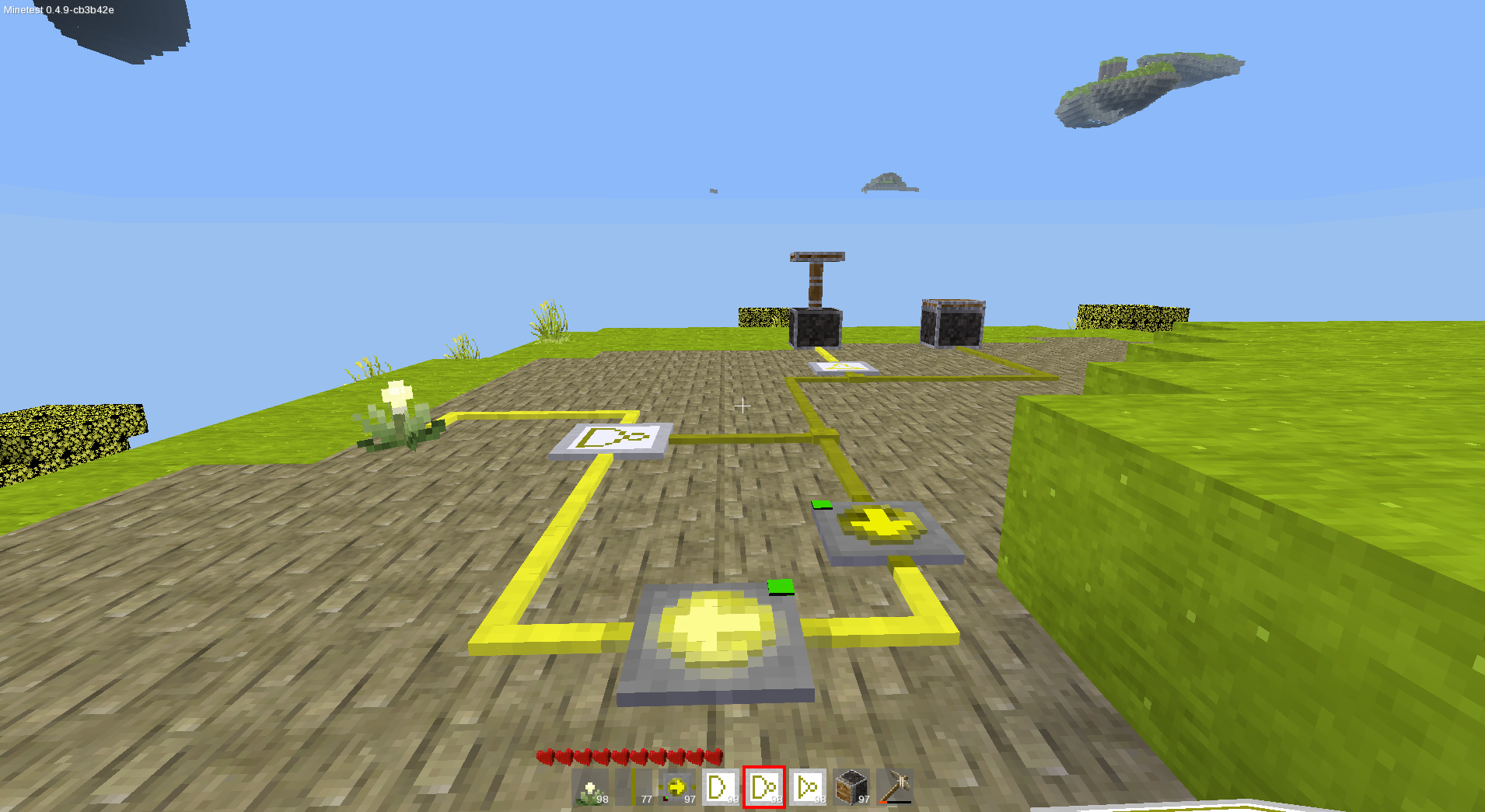Viewport: 1485px width, 812px height.
Task: Select the plain delayer item in hotbar
Action: point(719,786)
